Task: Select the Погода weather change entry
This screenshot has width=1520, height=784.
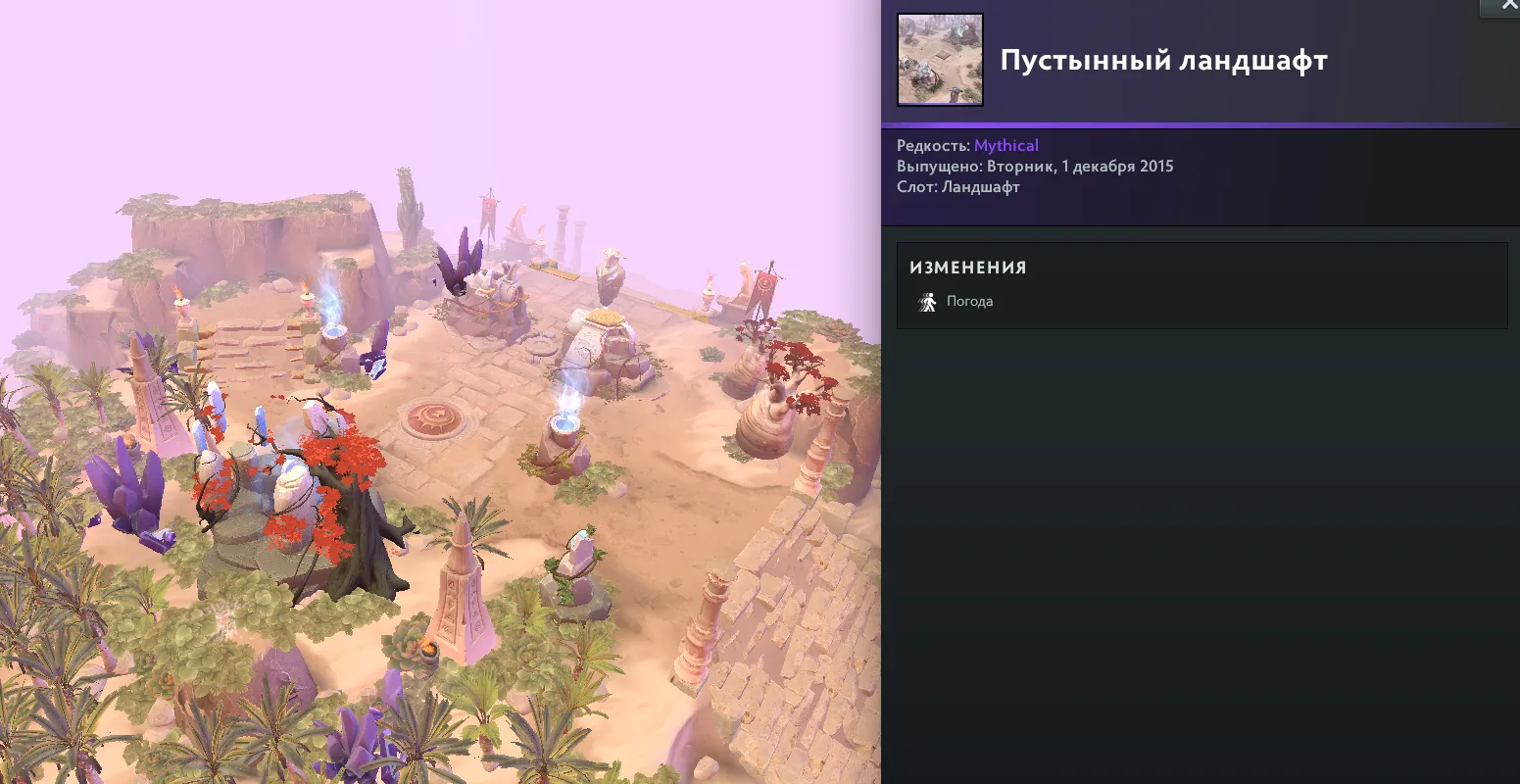Action: tap(968, 302)
